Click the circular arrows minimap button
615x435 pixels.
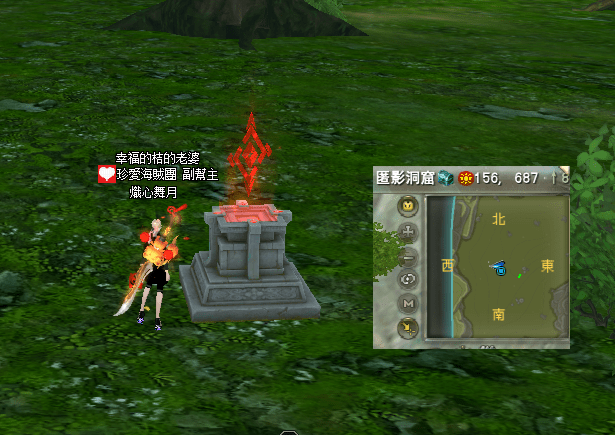coord(408,279)
